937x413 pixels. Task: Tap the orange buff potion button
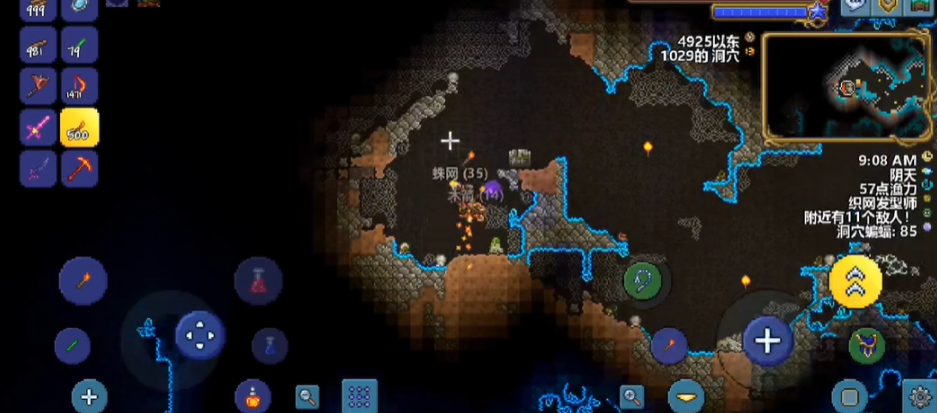pos(252,396)
